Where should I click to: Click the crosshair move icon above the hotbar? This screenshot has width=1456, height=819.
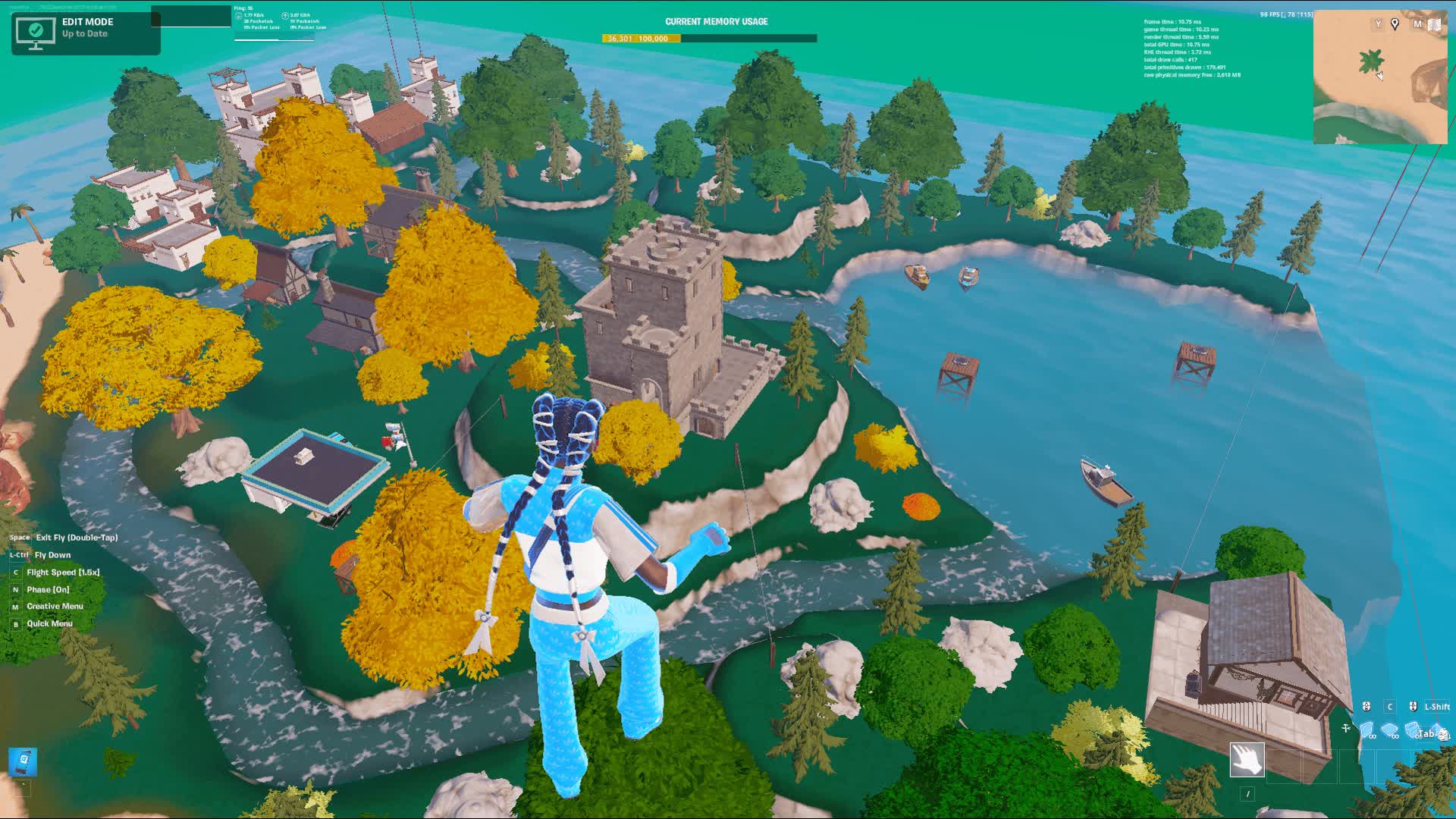[x=1345, y=728]
